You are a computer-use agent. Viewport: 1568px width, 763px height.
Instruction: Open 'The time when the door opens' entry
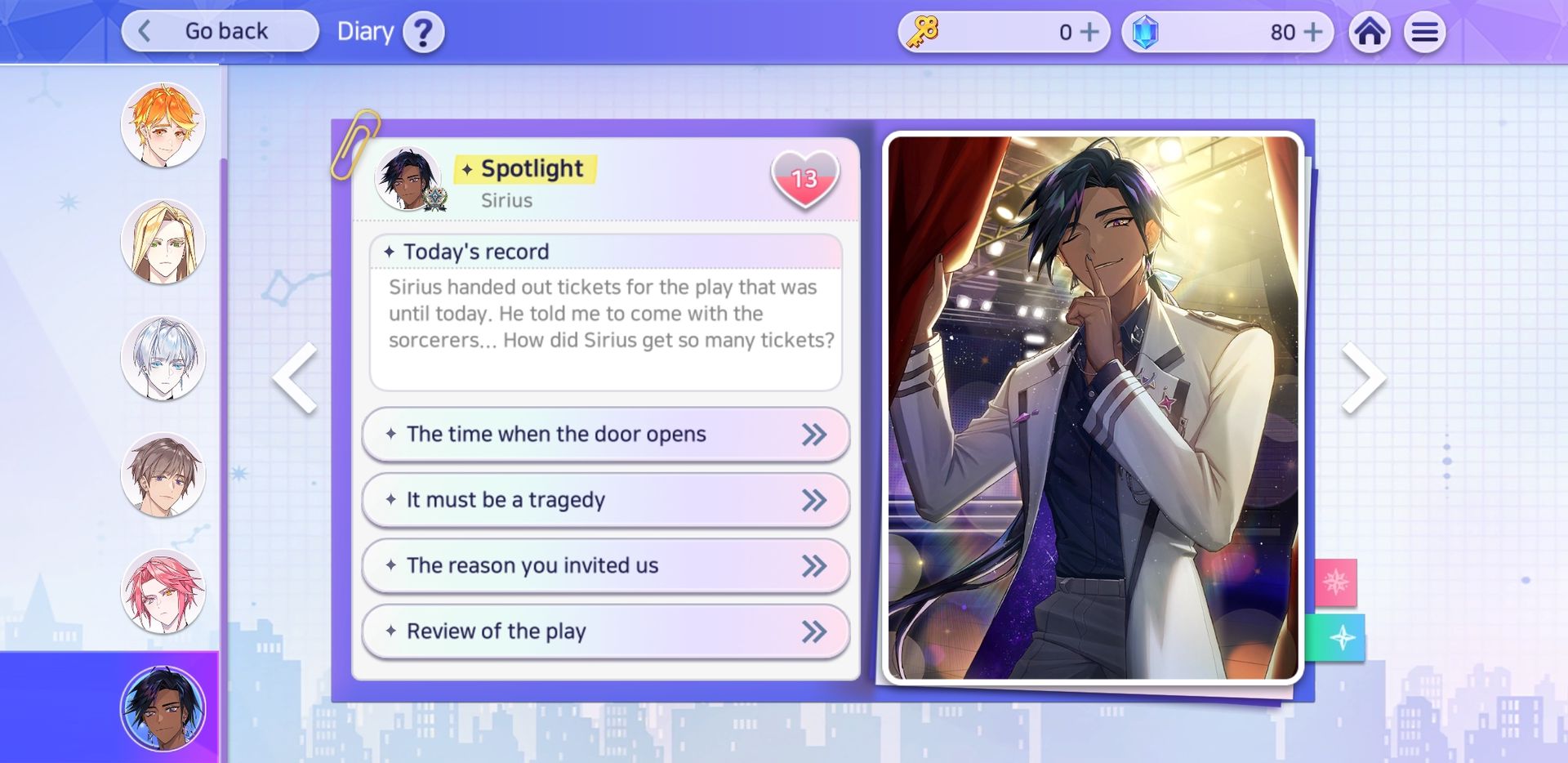coord(605,435)
